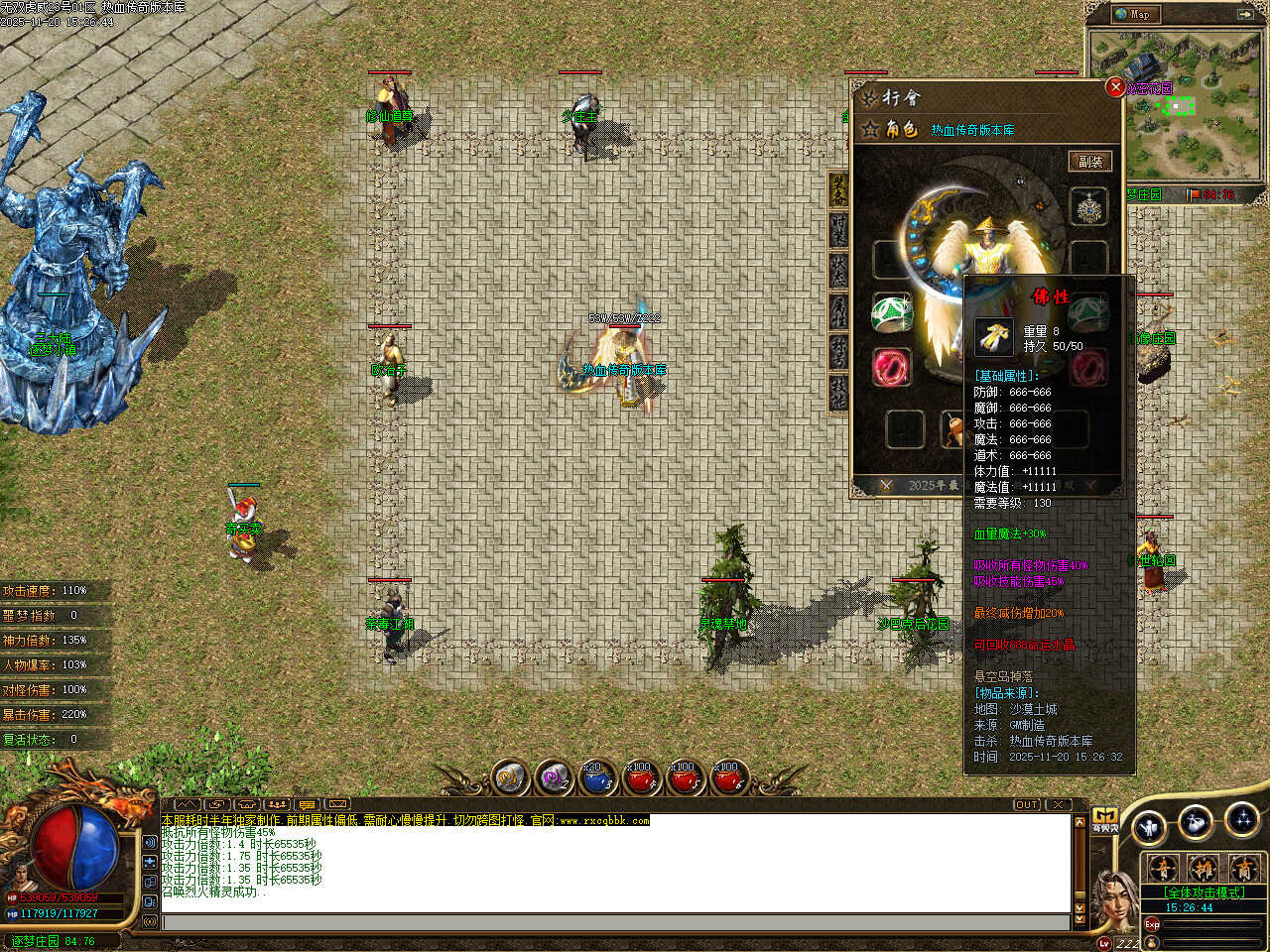Open the 属性 attributes tab
Image resolution: width=1270 pixels, height=952 pixels.
tap(839, 311)
